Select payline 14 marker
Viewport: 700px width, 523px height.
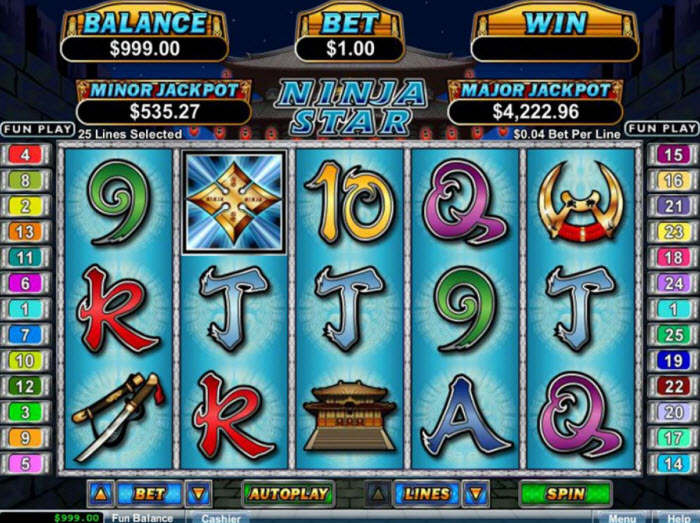[x=672, y=463]
